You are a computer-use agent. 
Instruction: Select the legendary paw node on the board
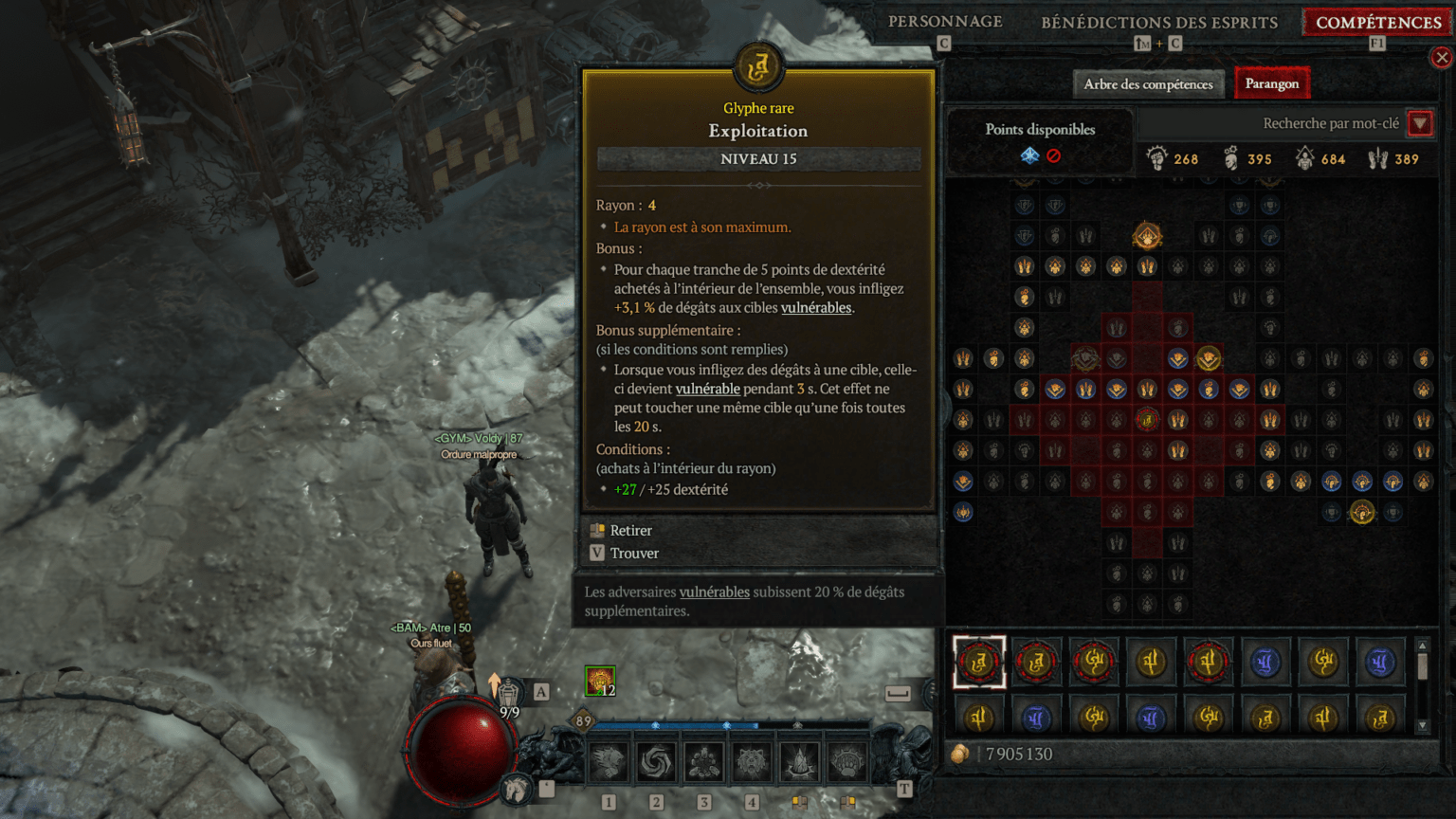click(x=1147, y=236)
